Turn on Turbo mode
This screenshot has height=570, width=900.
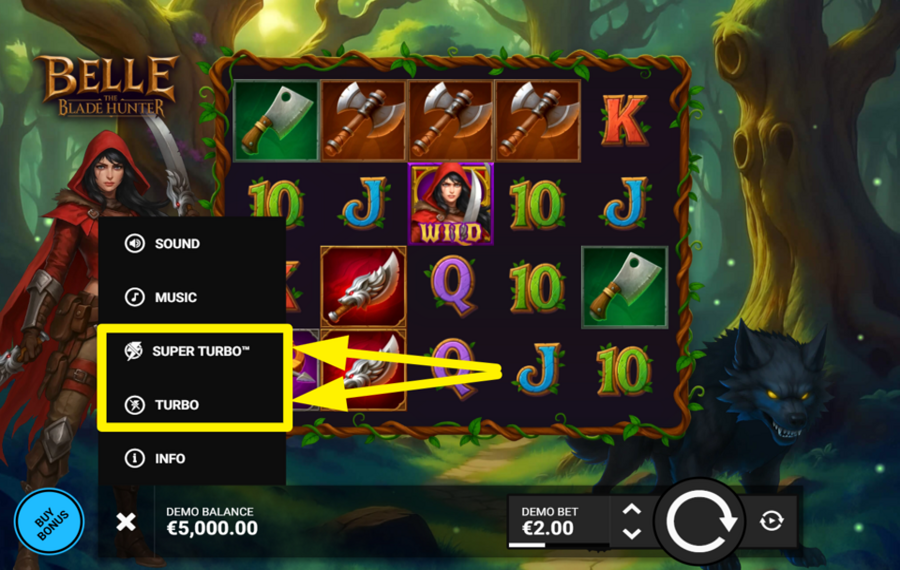tap(164, 405)
